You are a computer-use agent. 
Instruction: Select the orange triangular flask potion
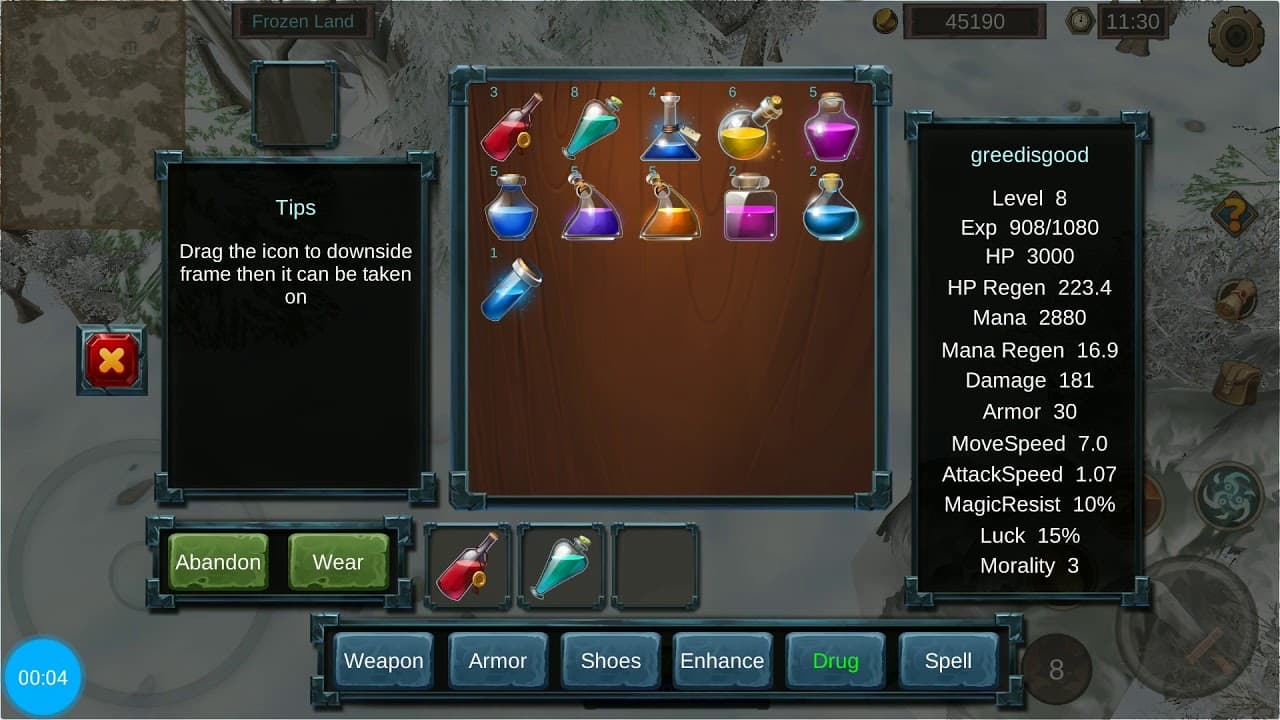(x=670, y=208)
